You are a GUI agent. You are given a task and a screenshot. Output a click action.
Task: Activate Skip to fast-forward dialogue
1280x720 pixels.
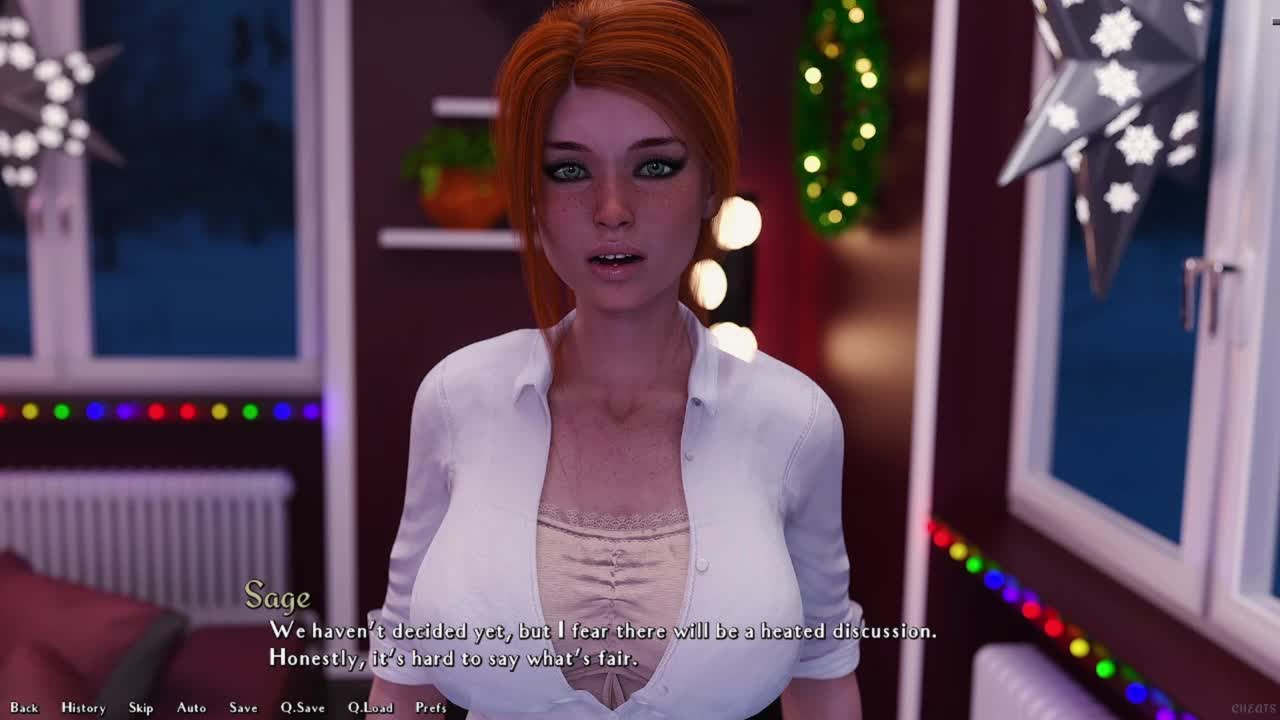coord(141,708)
